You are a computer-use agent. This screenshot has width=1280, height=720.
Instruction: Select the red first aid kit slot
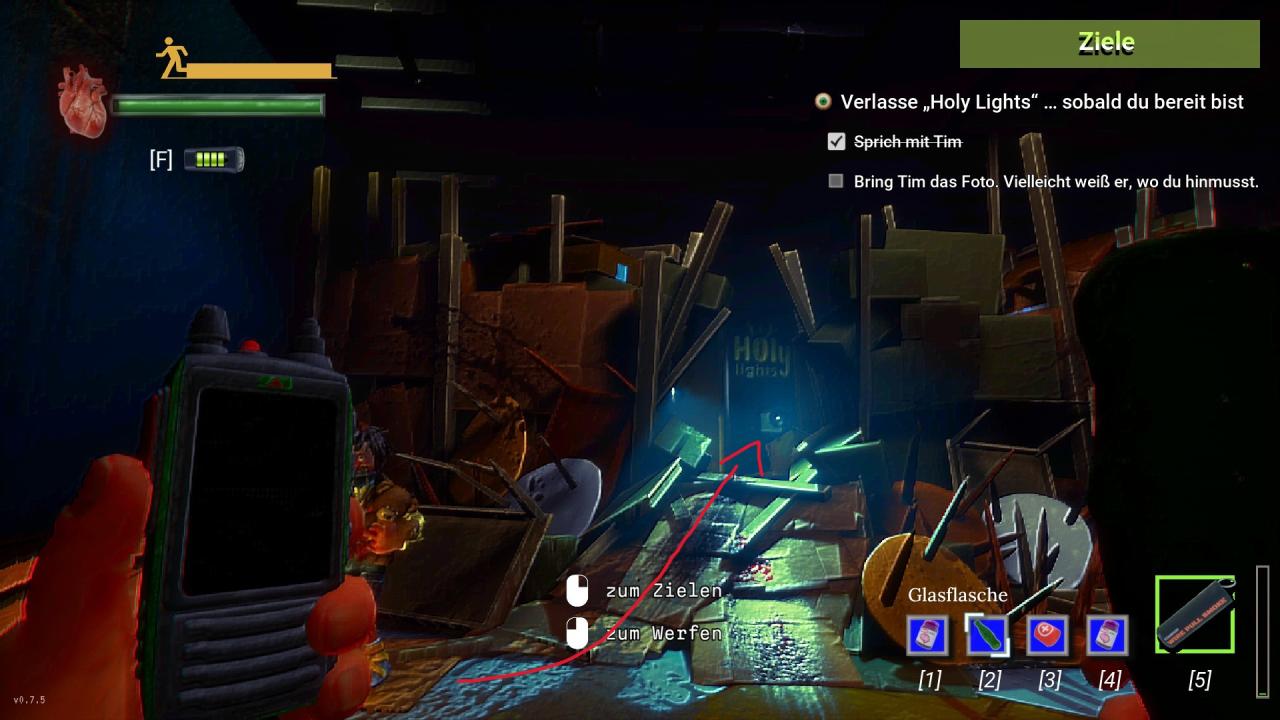(x=1048, y=636)
